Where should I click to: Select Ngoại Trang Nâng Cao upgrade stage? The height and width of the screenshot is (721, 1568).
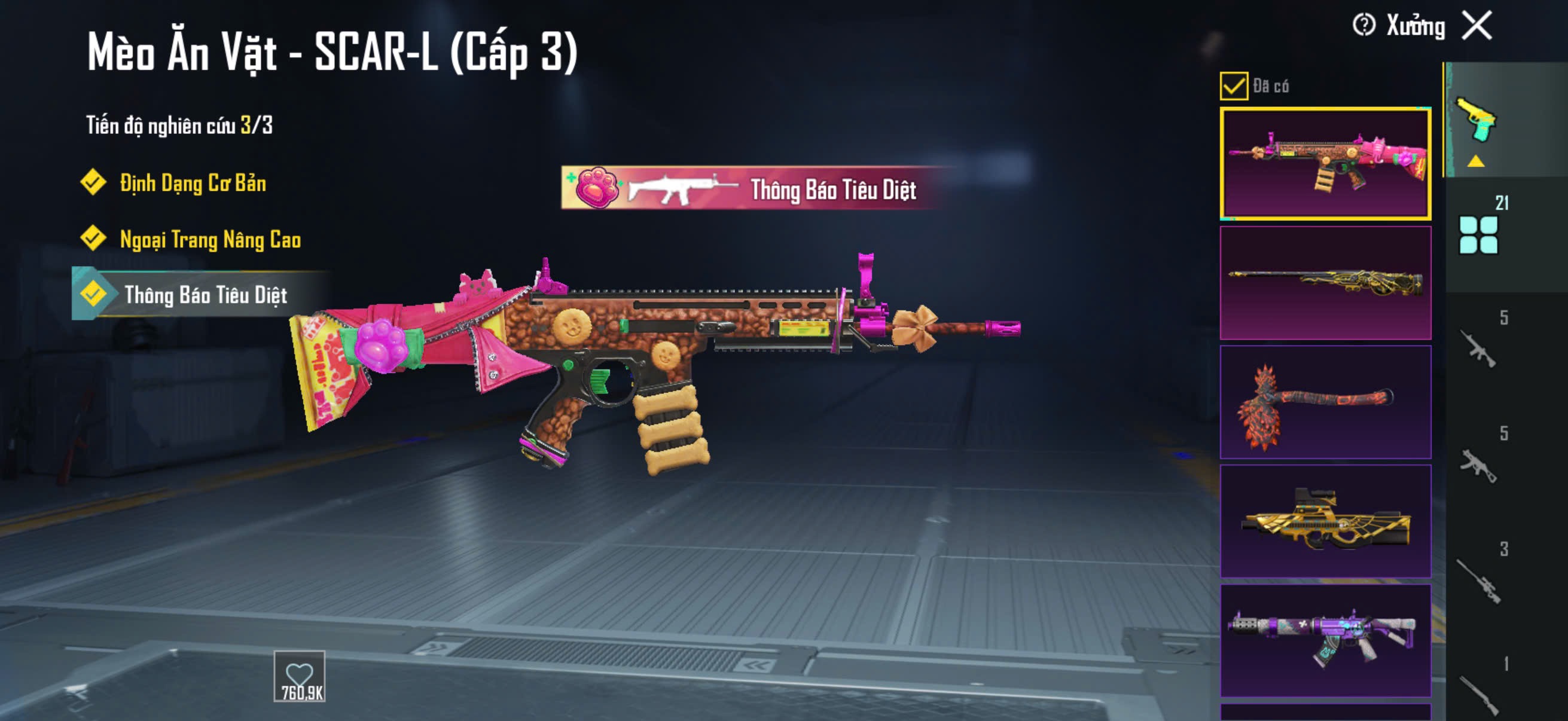[x=209, y=239]
